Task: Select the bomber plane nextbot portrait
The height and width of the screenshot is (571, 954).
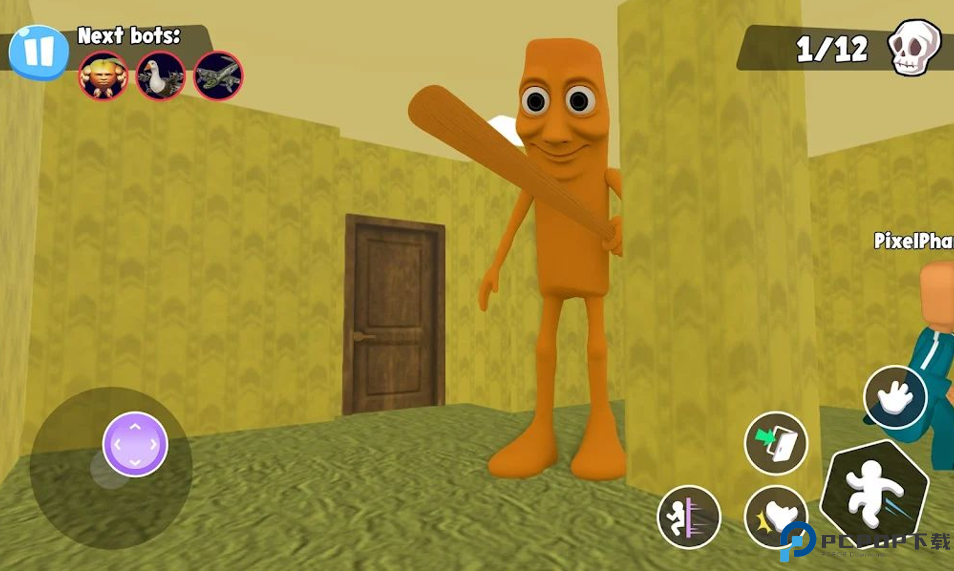Action: (218, 76)
